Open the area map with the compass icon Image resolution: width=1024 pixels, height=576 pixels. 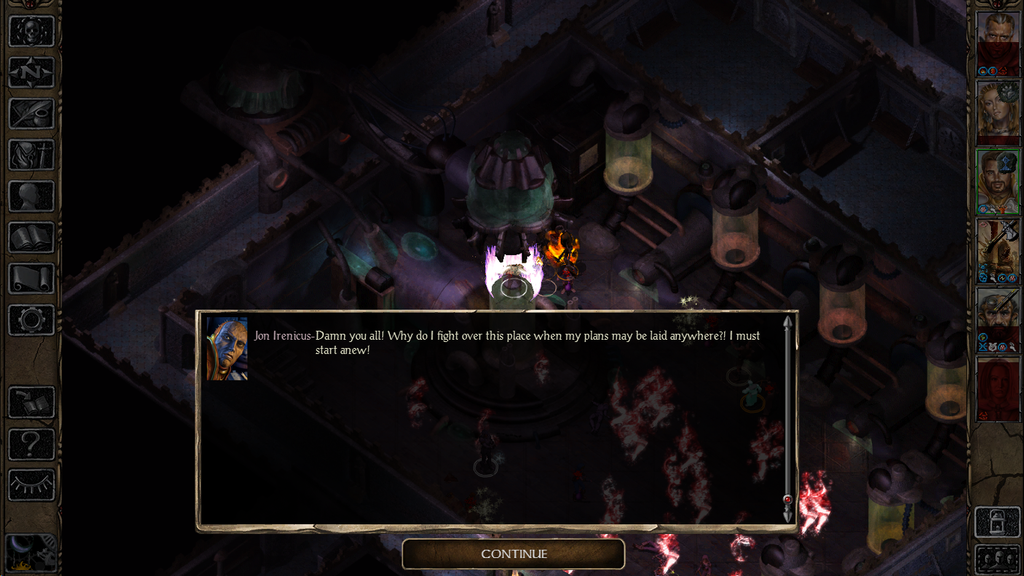tap(31, 72)
